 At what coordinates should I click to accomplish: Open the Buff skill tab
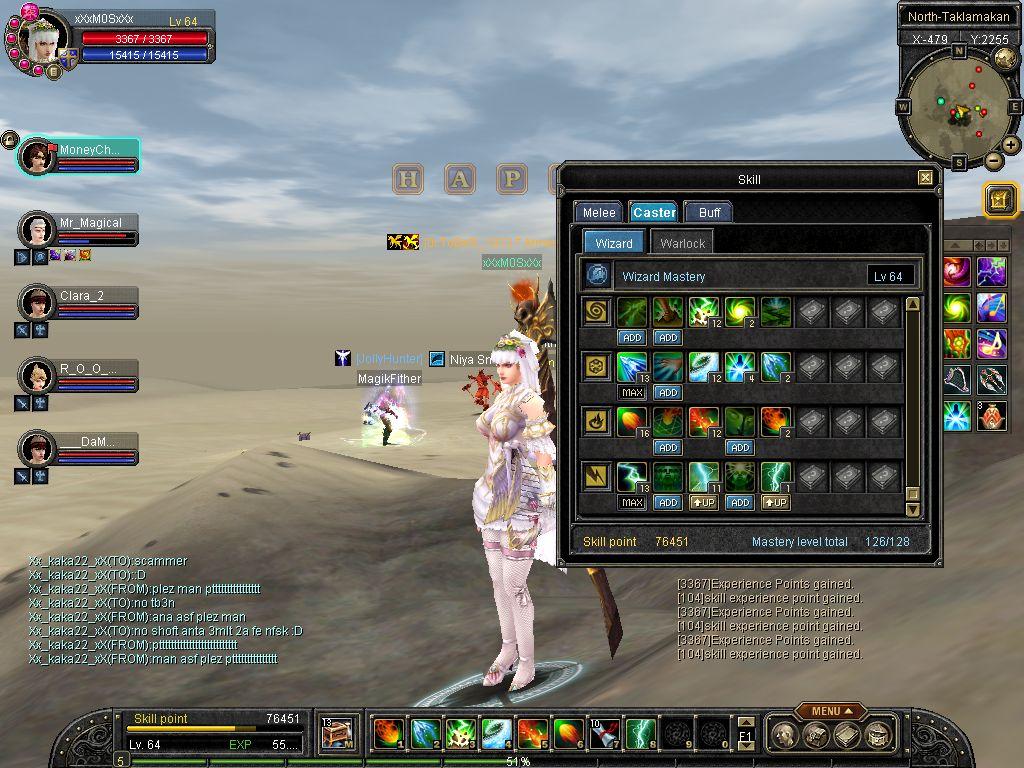tap(709, 212)
